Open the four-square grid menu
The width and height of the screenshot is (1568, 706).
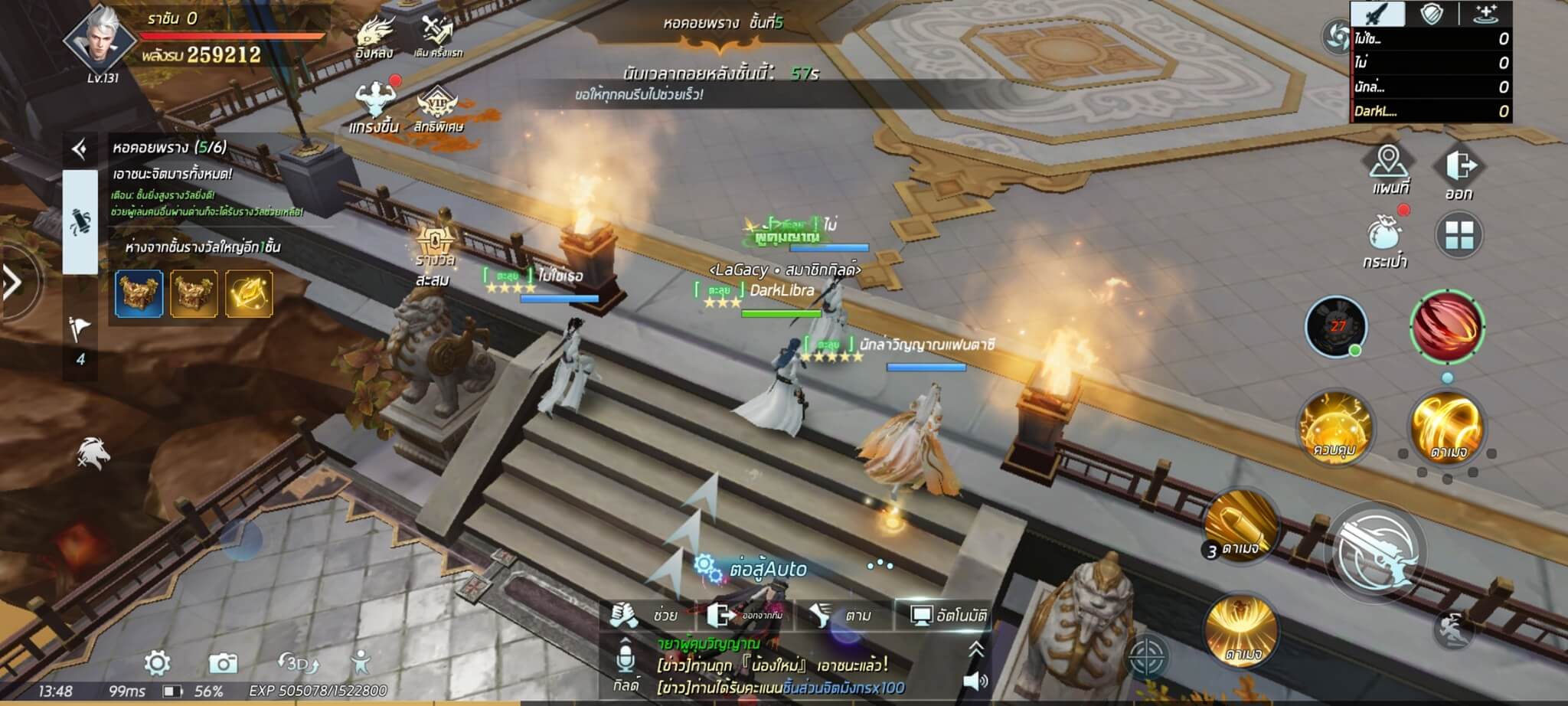pyautogui.click(x=1459, y=235)
